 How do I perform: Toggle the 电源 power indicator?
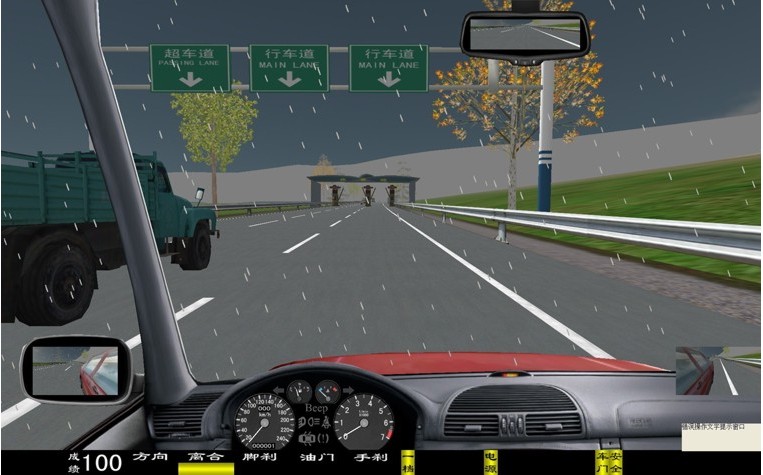click(490, 461)
